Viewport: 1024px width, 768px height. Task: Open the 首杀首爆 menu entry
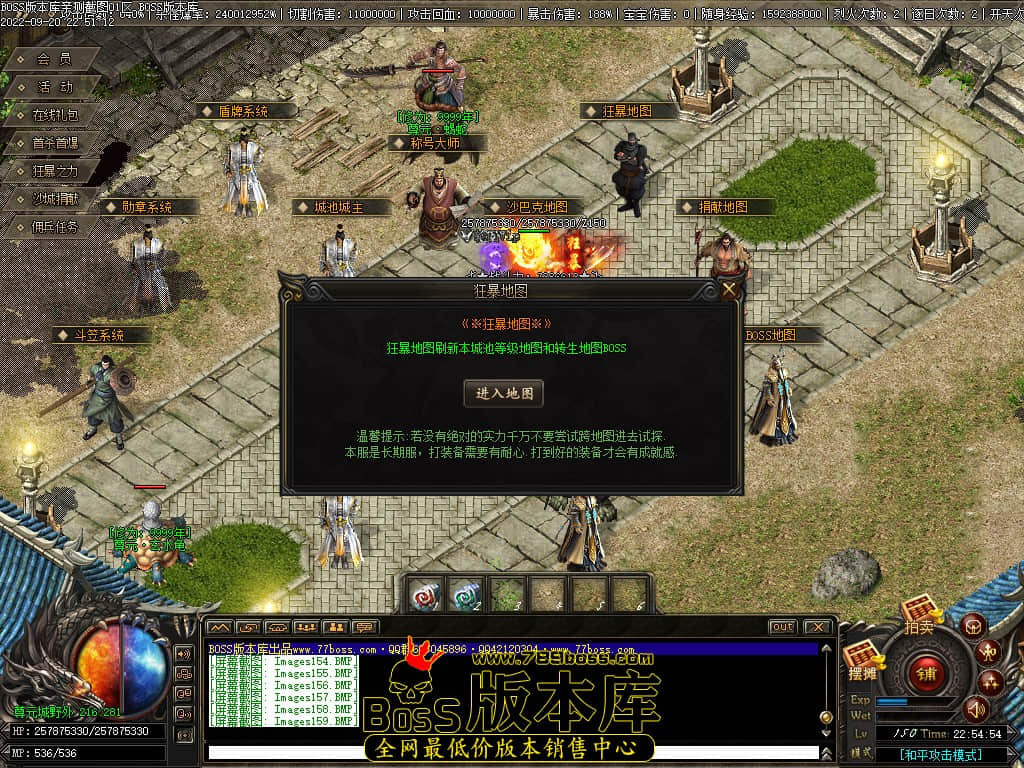(54, 143)
